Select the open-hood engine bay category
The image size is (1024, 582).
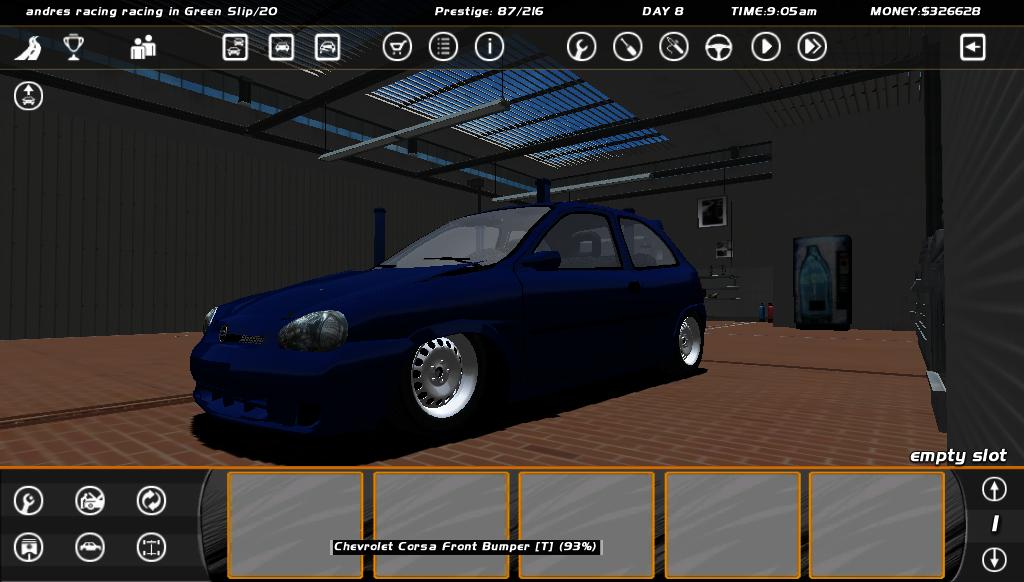click(x=90, y=500)
